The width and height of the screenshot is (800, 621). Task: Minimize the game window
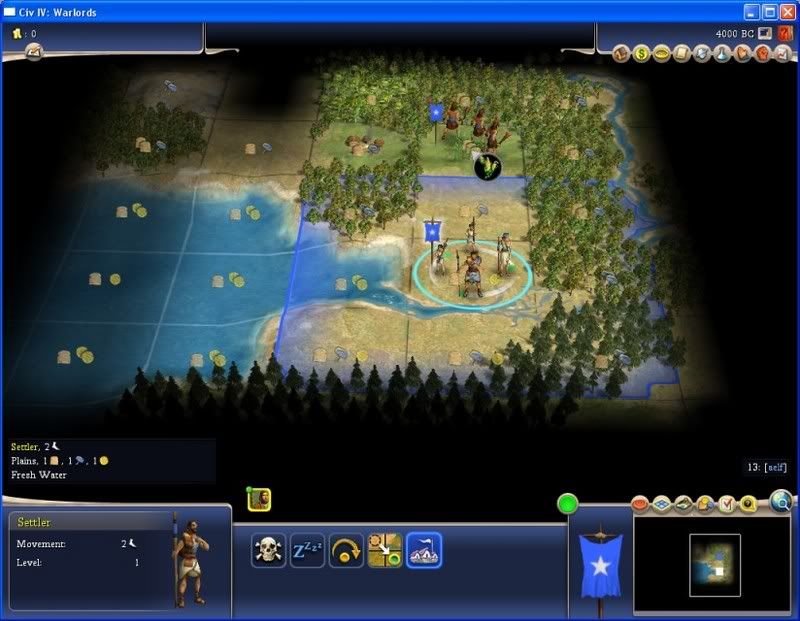753,11
